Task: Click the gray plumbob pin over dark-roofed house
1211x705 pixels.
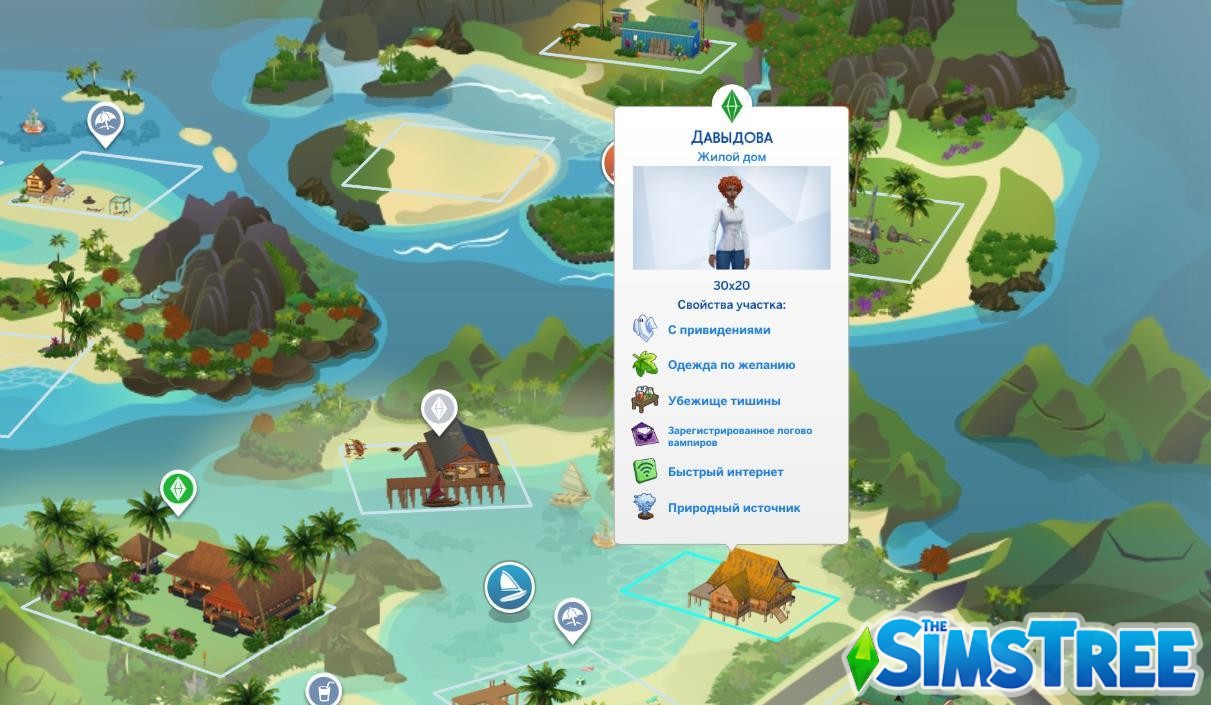Action: point(439,409)
